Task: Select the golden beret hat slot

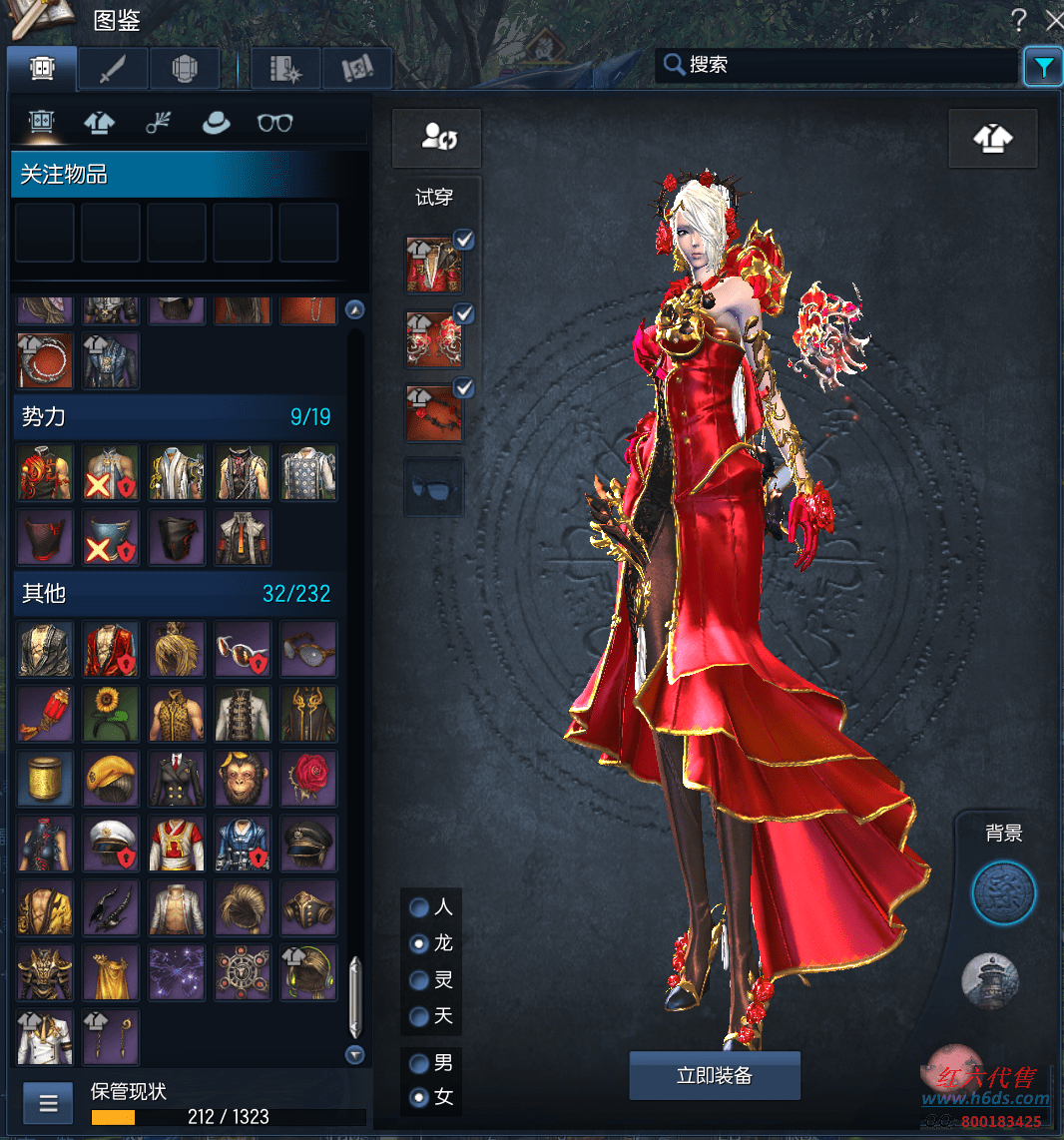Action: click(x=111, y=778)
